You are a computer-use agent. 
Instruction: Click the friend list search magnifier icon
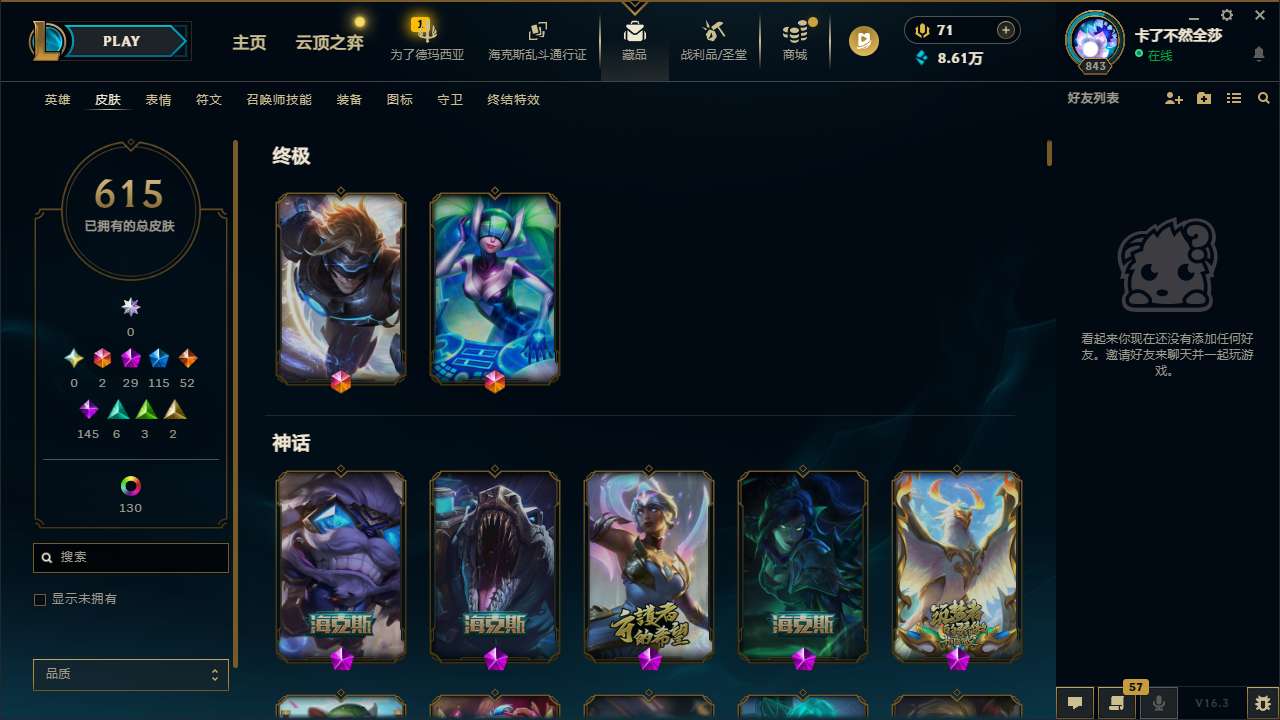tap(1264, 98)
